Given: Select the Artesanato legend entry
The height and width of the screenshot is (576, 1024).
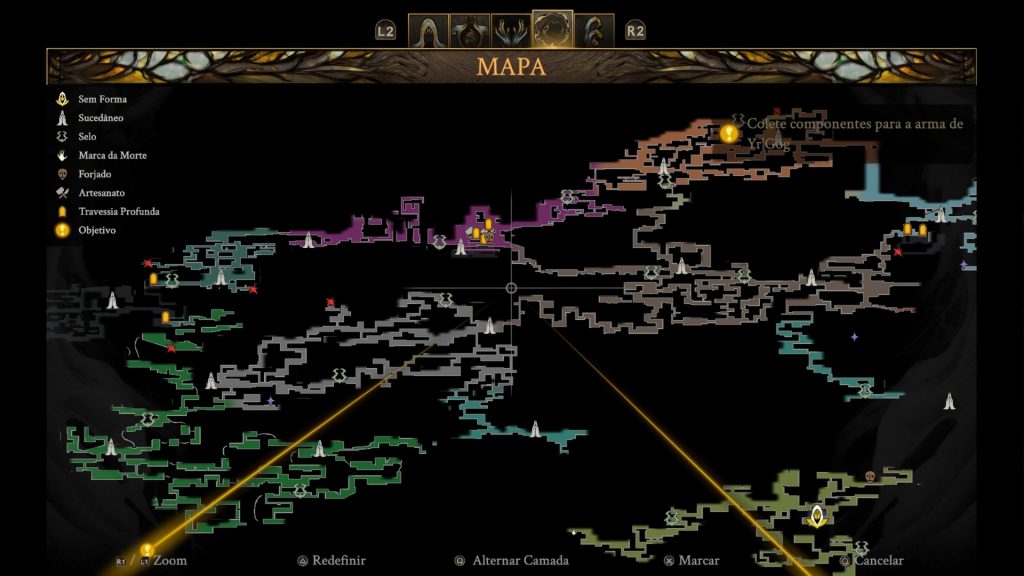Looking at the screenshot, I should (100, 192).
